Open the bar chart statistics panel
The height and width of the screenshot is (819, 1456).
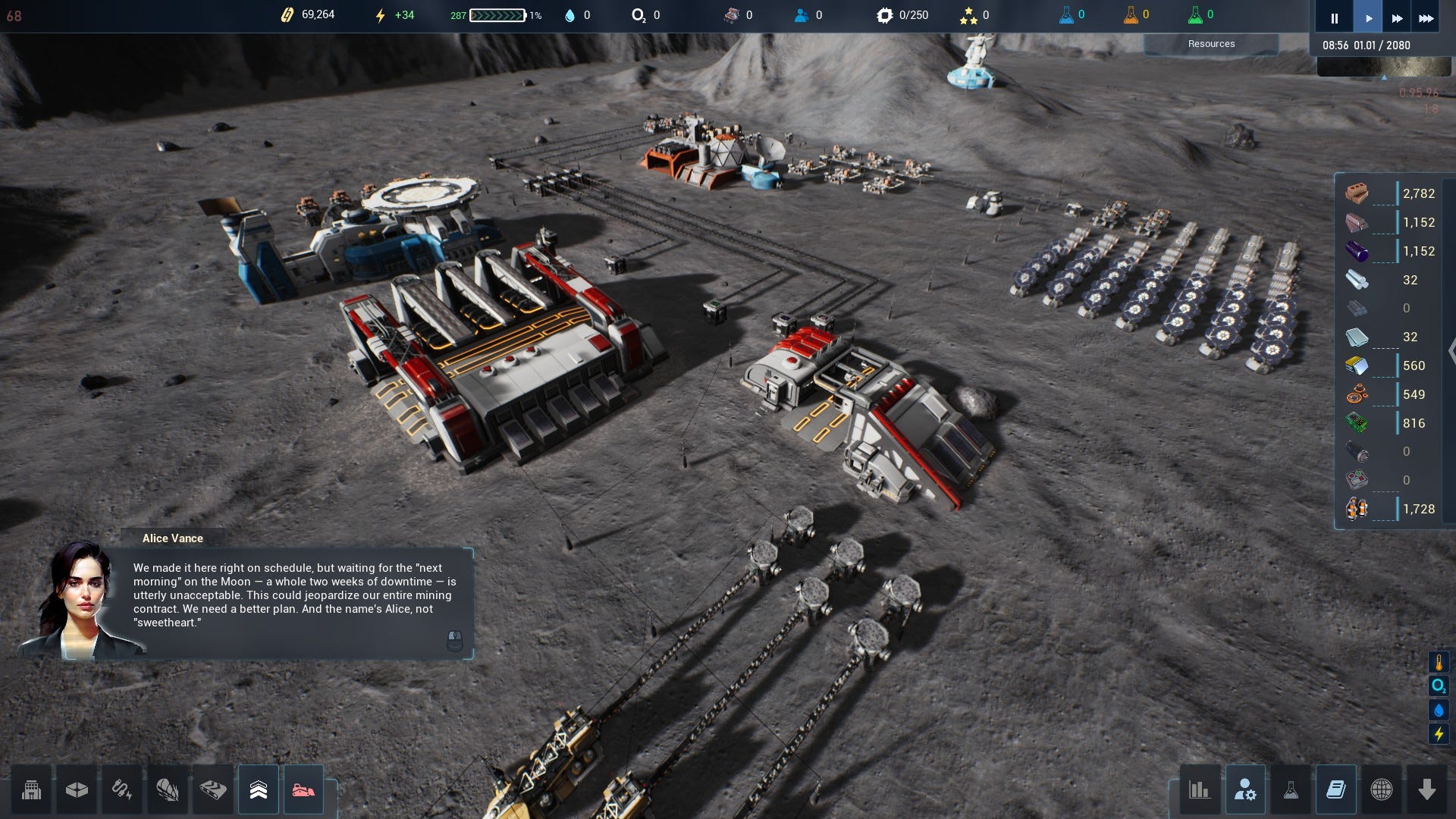tap(1200, 790)
